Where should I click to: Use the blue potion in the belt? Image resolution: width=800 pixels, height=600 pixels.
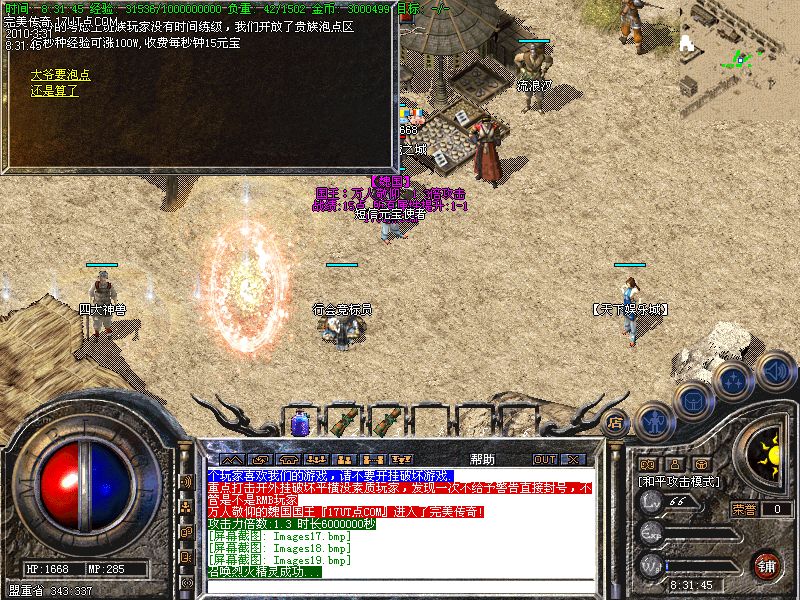point(301,422)
